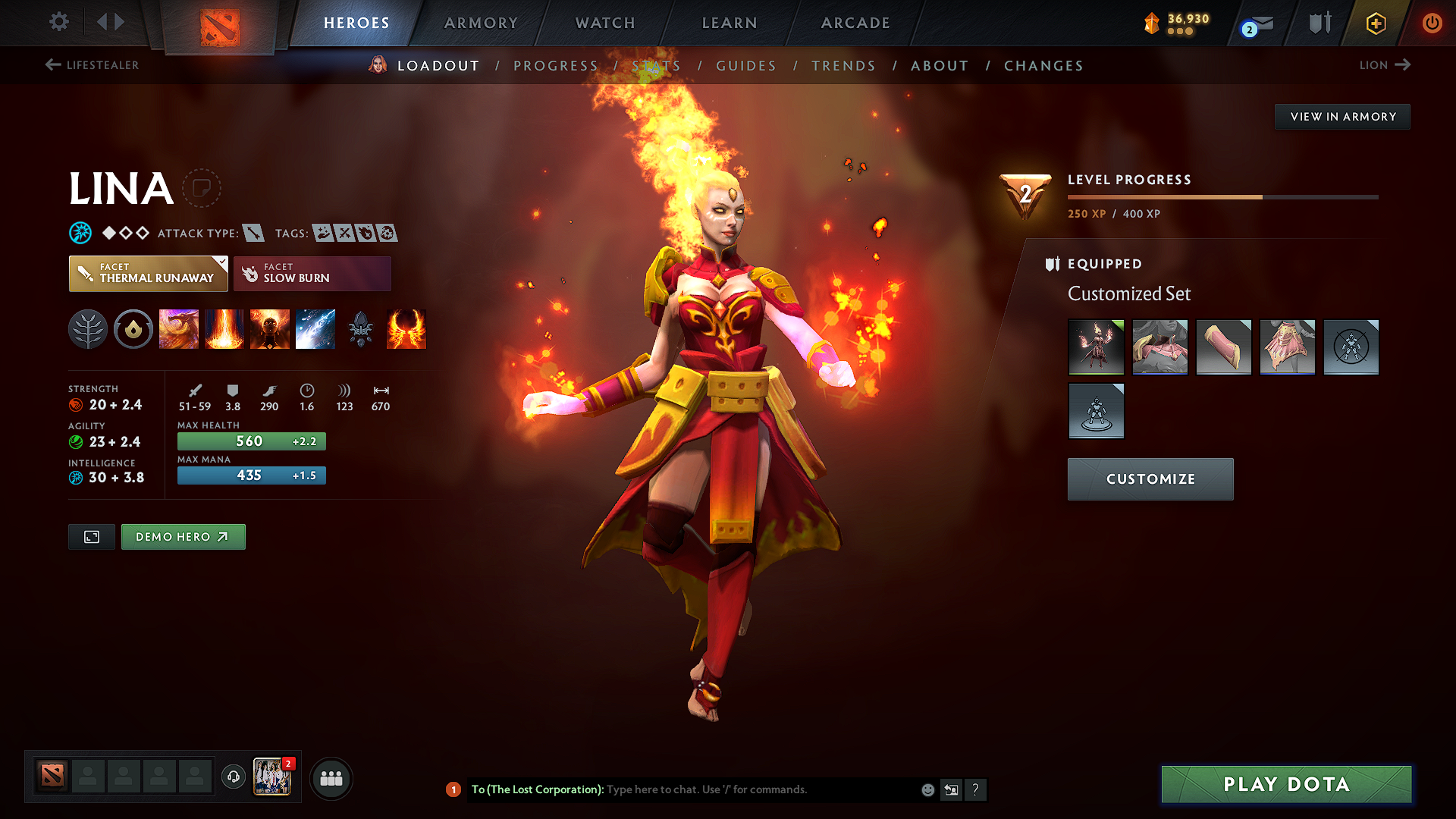Select Lina's red dress thumbnail in Customized Set
This screenshot has width=1456, height=819.
pos(1096,347)
